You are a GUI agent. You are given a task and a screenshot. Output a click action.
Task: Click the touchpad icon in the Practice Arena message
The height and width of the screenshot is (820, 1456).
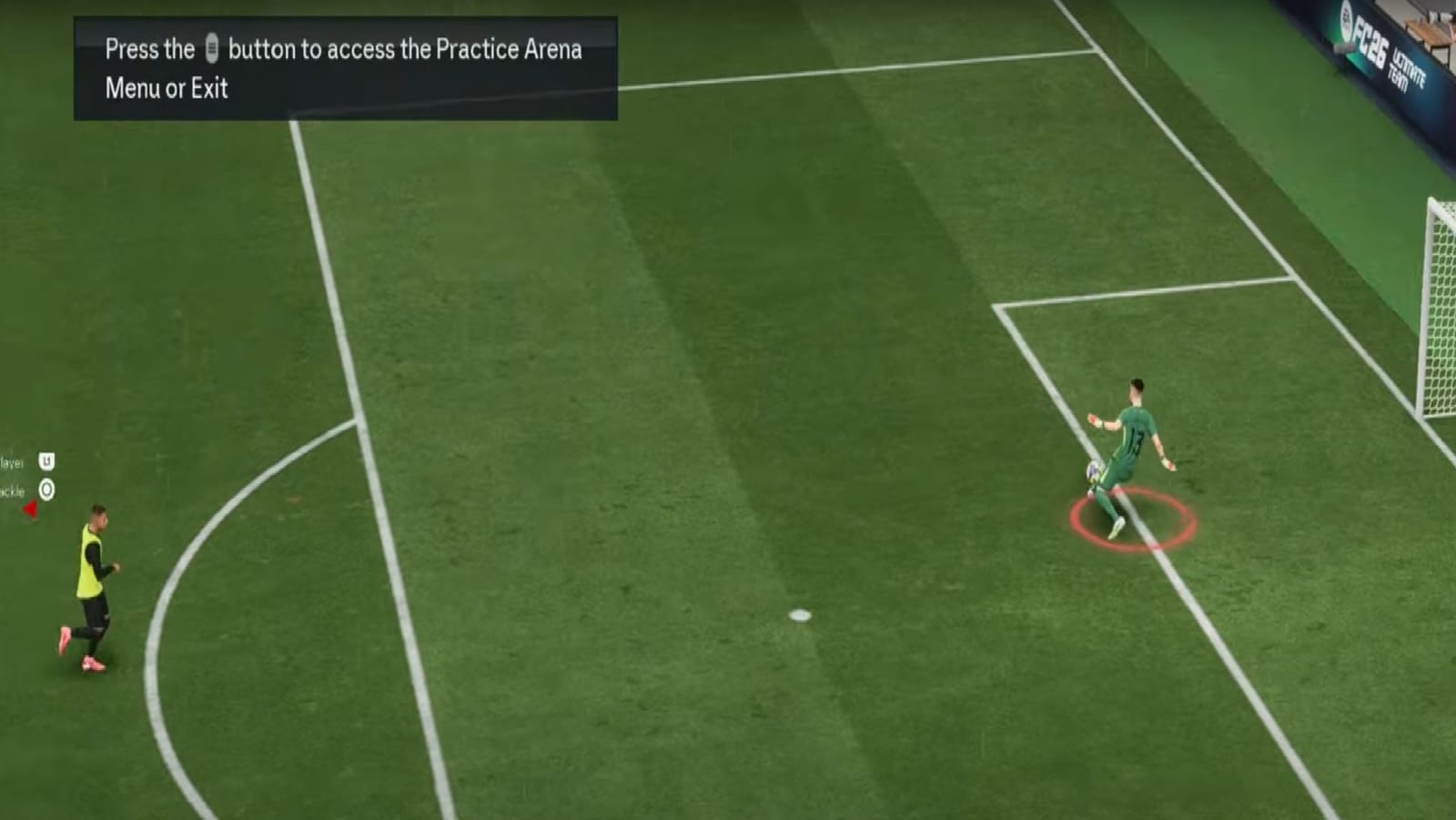(211, 50)
